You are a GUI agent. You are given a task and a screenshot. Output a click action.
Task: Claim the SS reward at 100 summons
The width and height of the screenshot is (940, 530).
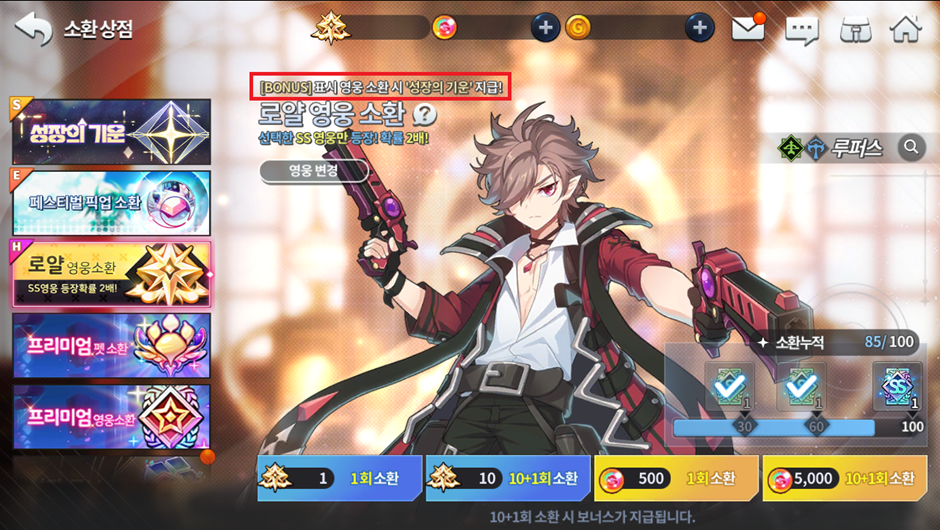pos(897,386)
